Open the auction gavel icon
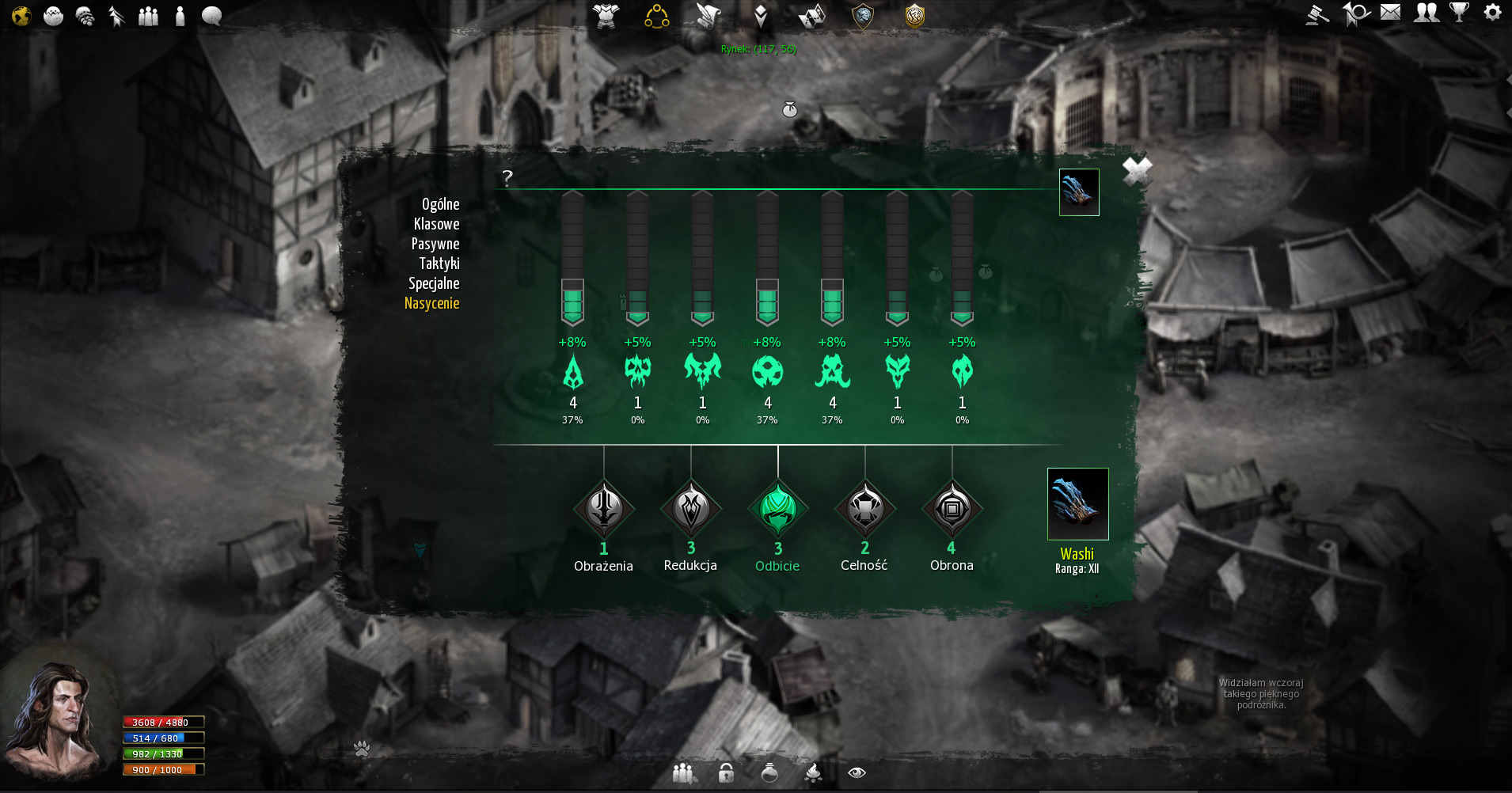The height and width of the screenshot is (793, 1512). 1317,14
